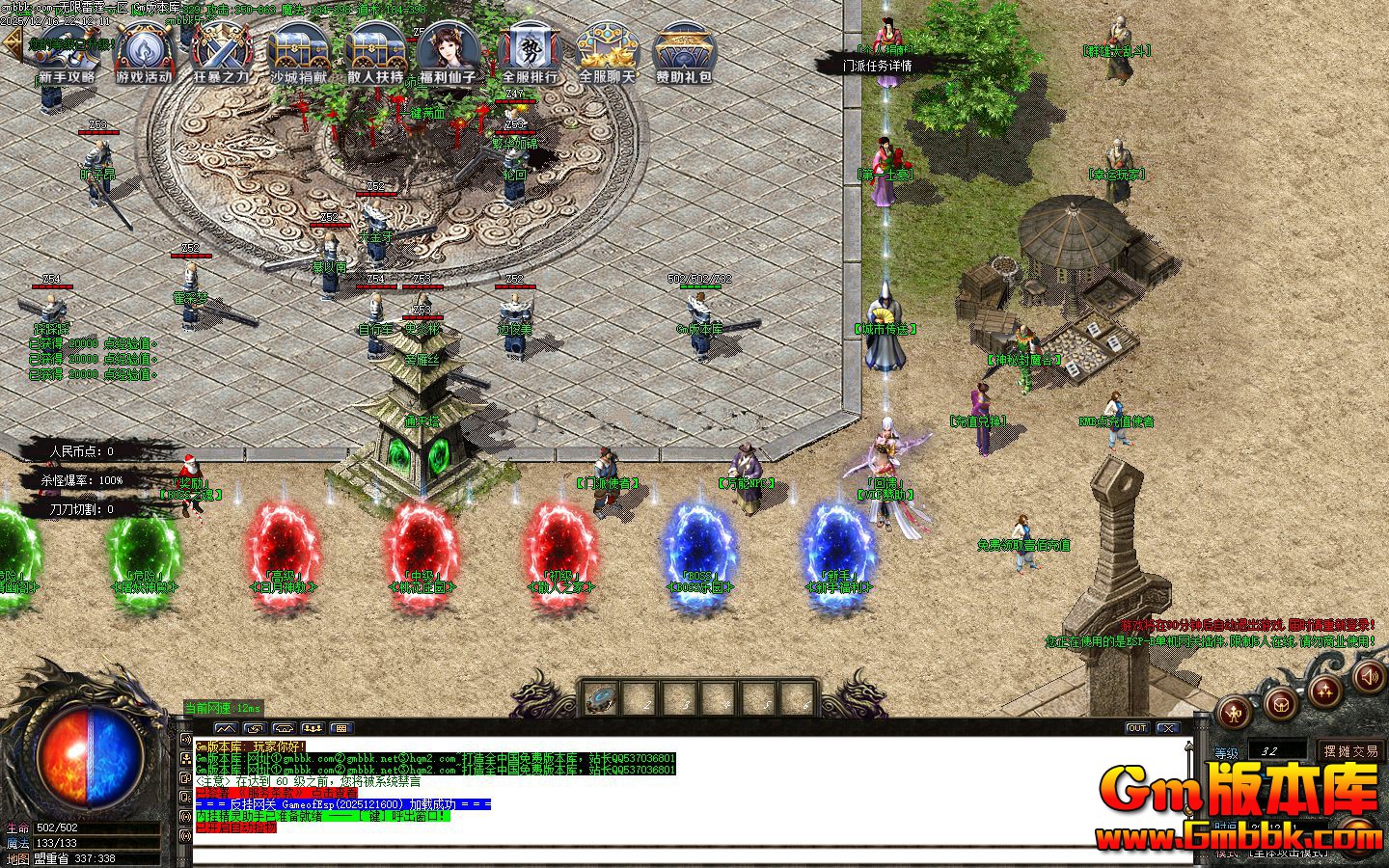Close the chat panel with the X button

coord(1168,728)
